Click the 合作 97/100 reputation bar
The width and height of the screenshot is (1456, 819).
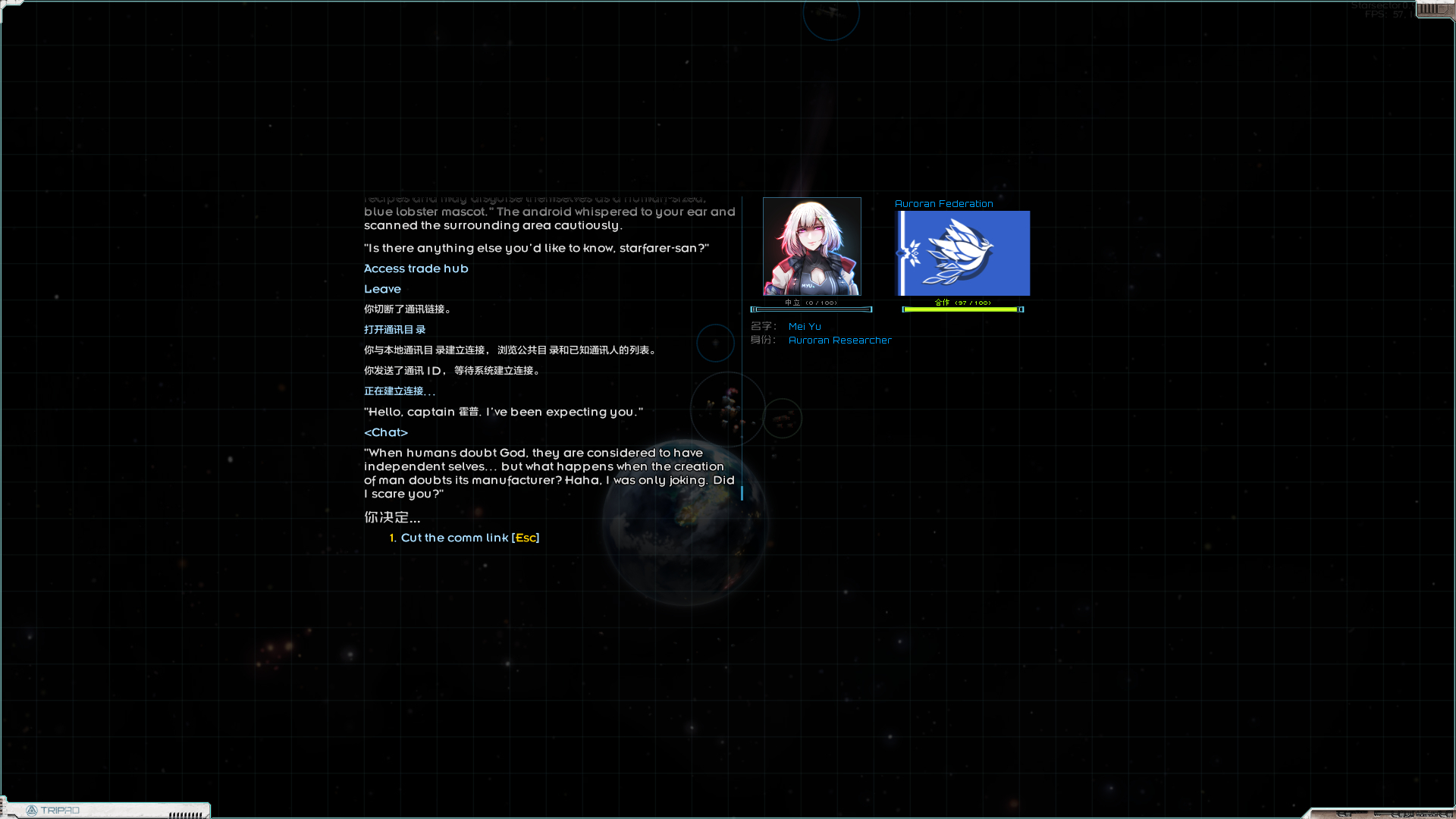(x=963, y=309)
